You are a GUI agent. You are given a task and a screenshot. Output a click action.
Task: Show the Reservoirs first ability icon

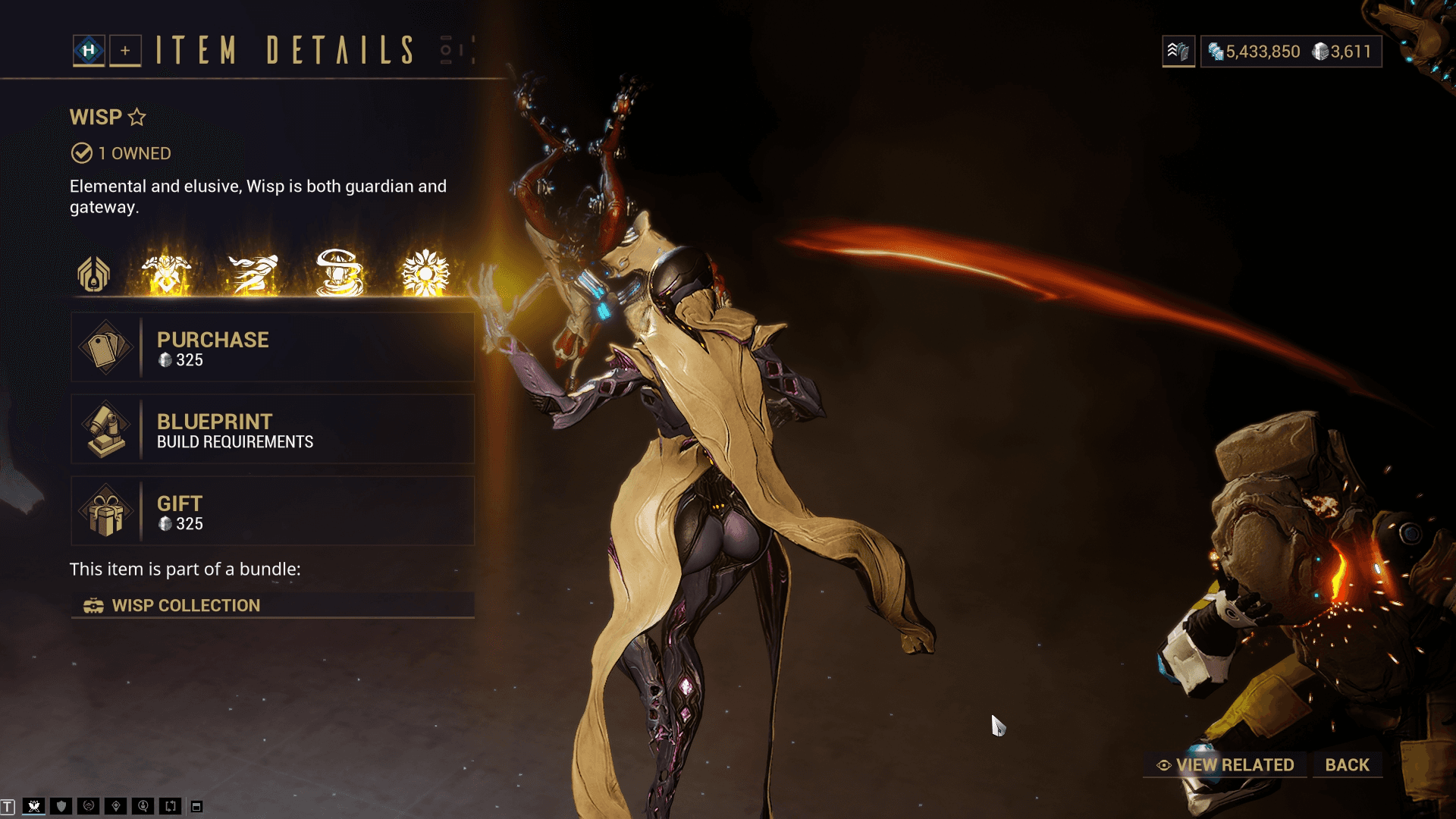click(x=166, y=273)
